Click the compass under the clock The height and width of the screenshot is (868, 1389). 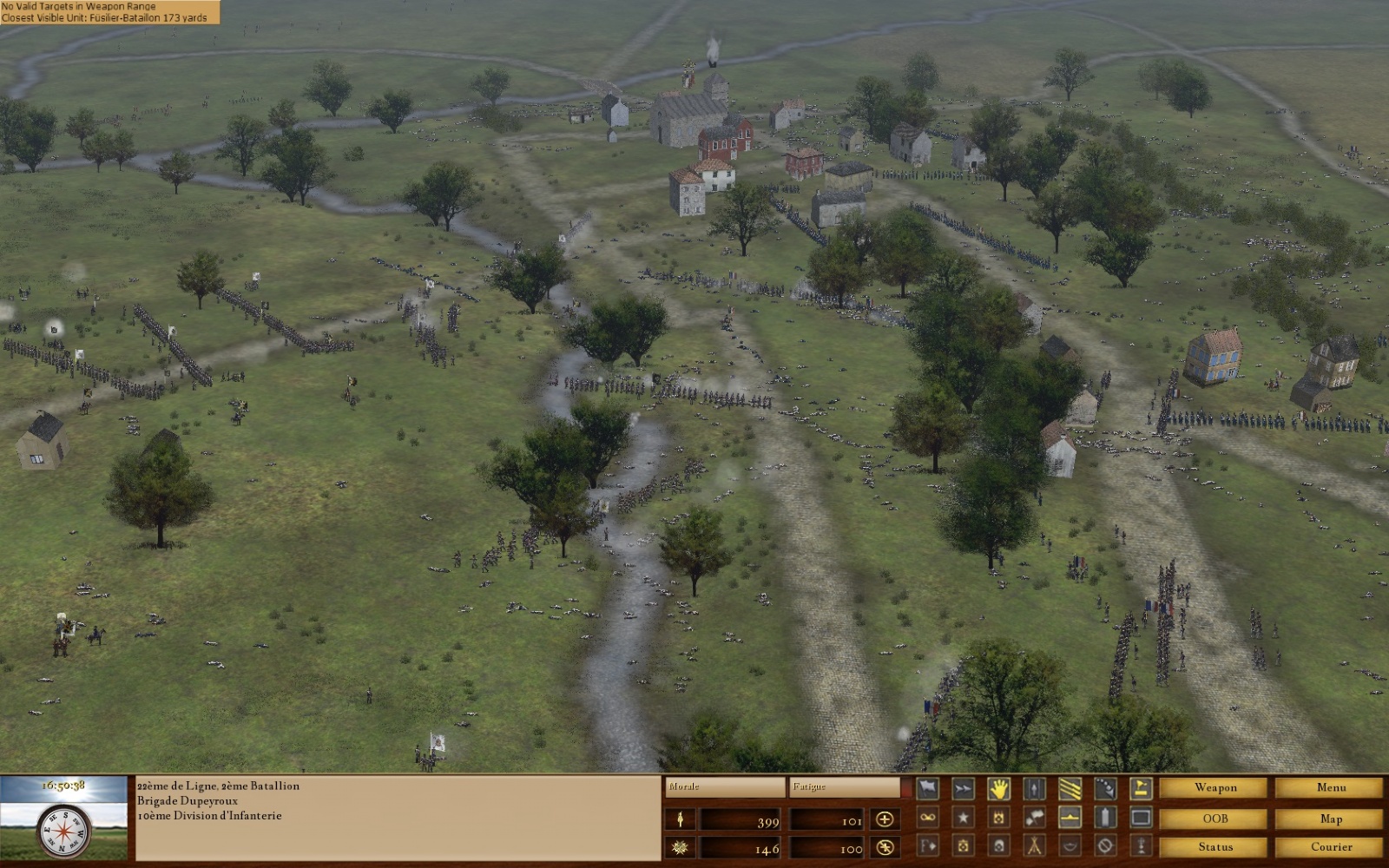tap(64, 831)
